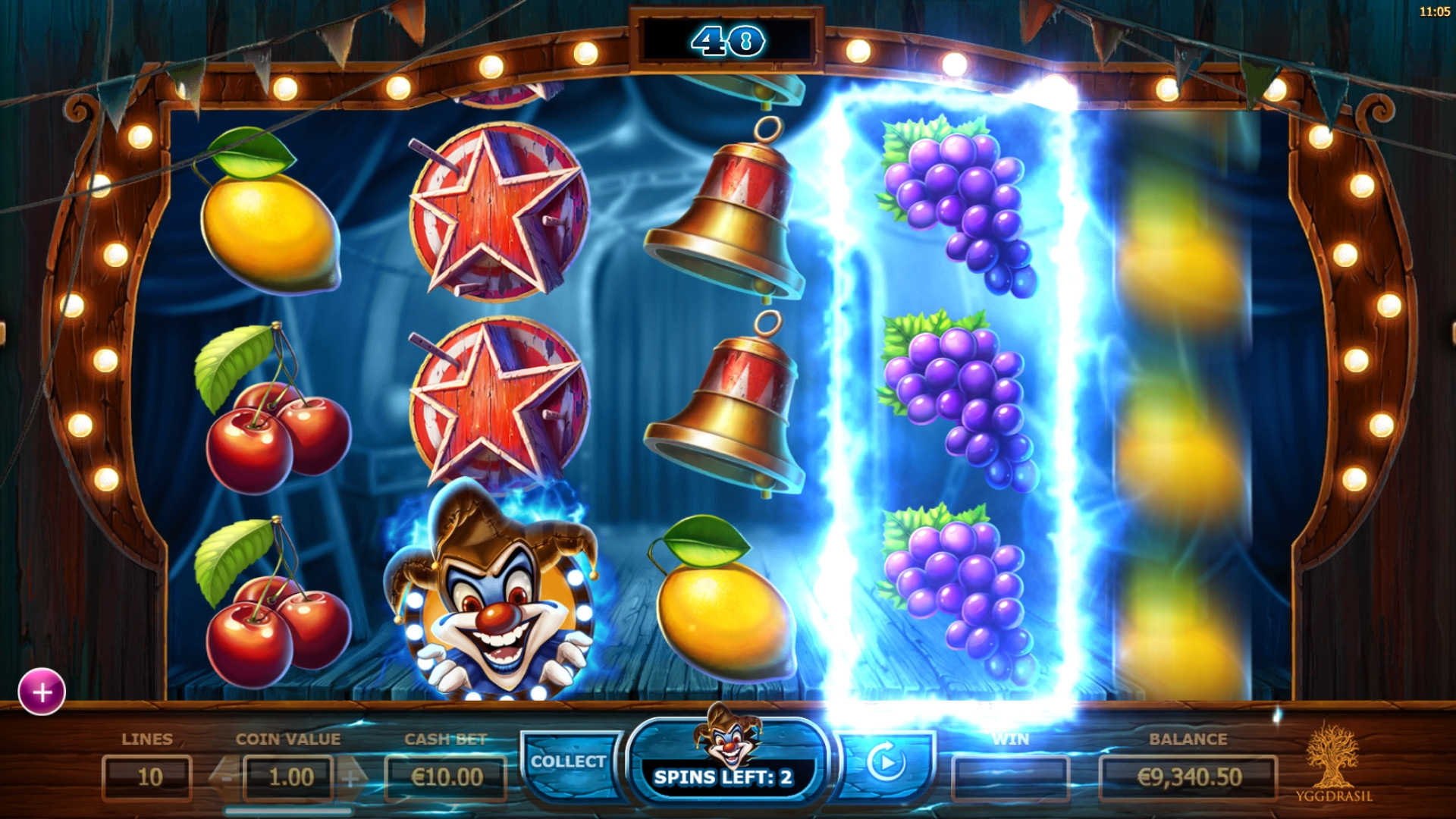Click the Lines value field showing 10
This screenshot has width=1456, height=819.
[x=149, y=777]
